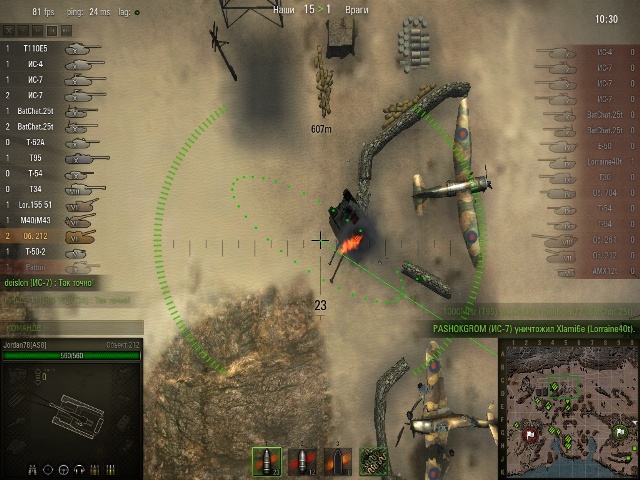The image size is (640, 480).
Task: Switch to the second shell with 12 rounds
Action: click(302, 460)
